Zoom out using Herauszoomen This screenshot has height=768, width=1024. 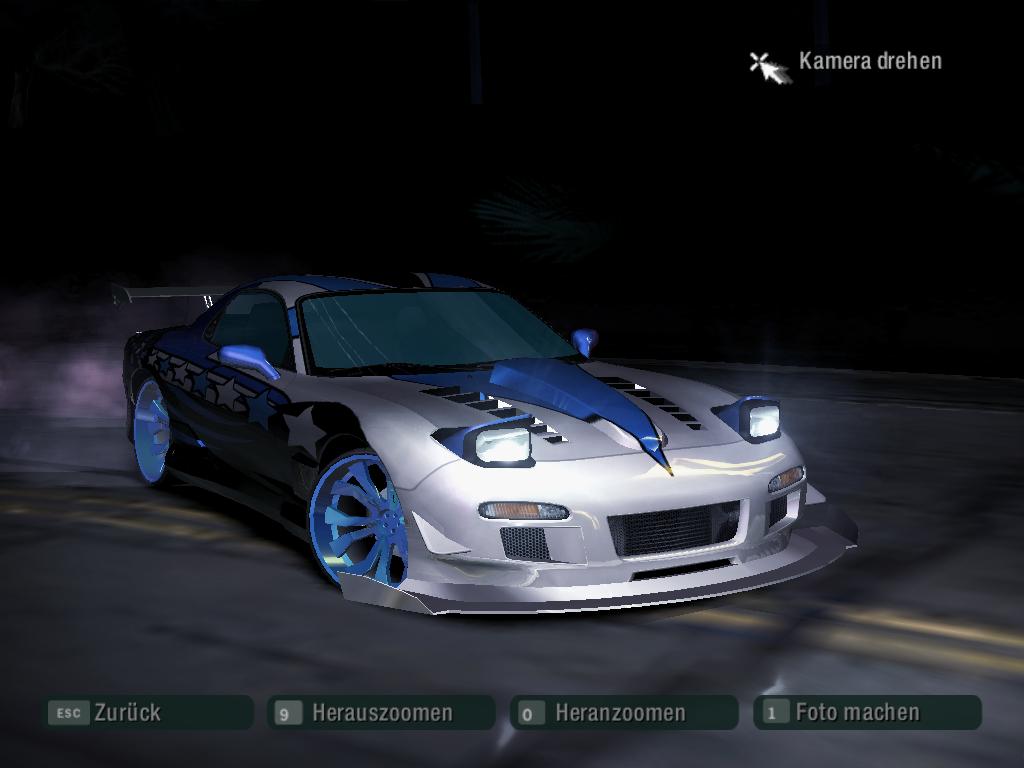[x=381, y=713]
